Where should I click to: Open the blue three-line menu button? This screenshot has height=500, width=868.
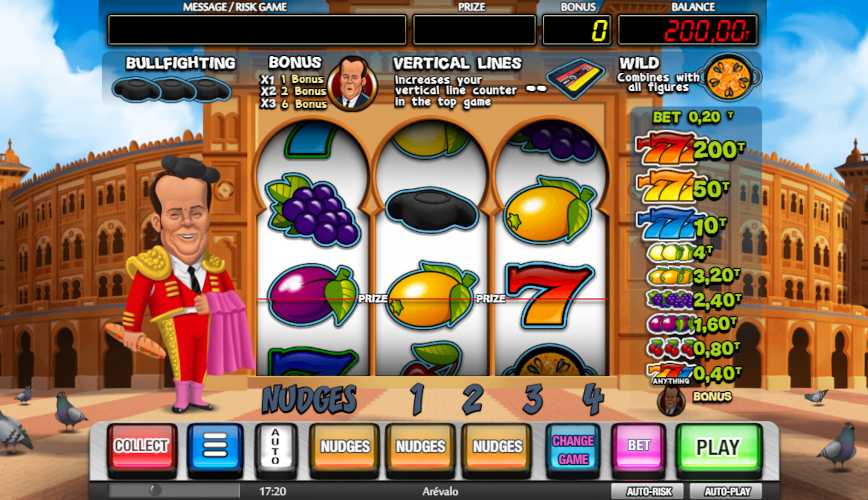[215, 447]
